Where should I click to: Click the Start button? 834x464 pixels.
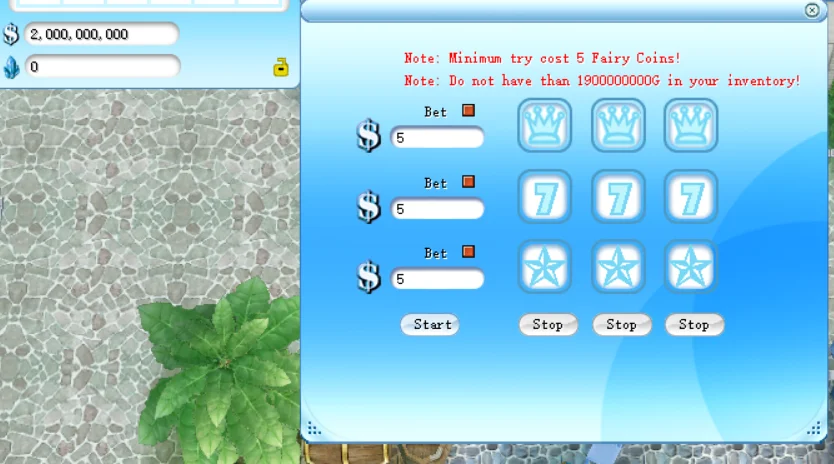click(431, 324)
